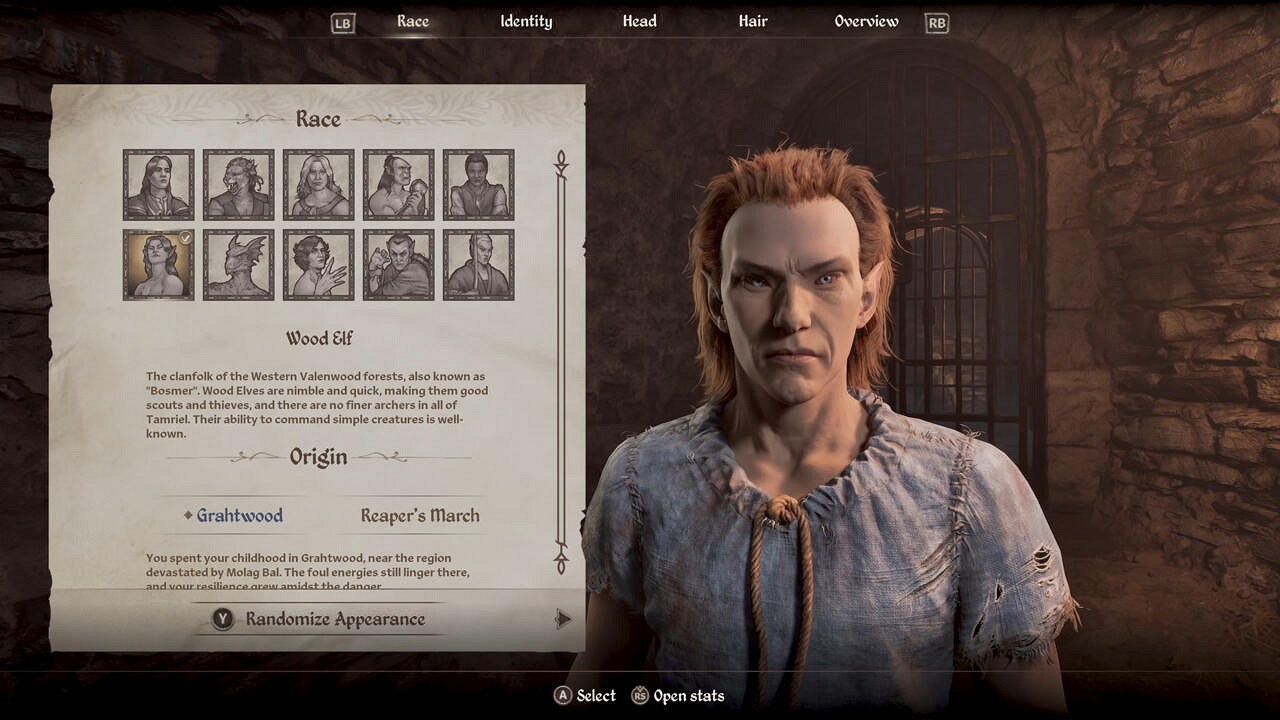1280x720 pixels.
Task: Click the right arrow beside Randomize Appearance
Action: (563, 620)
